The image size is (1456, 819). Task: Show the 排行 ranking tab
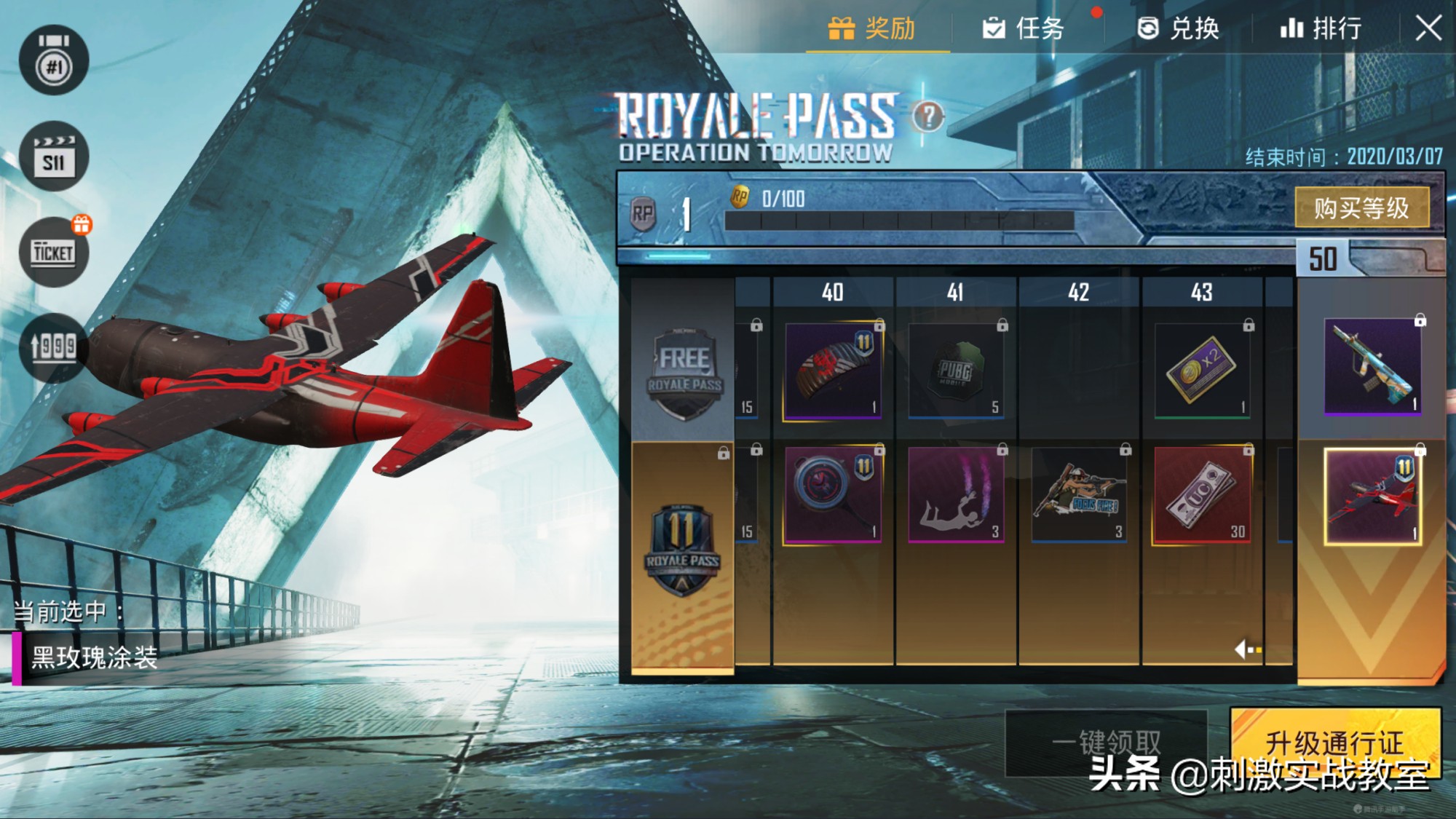1321,29
